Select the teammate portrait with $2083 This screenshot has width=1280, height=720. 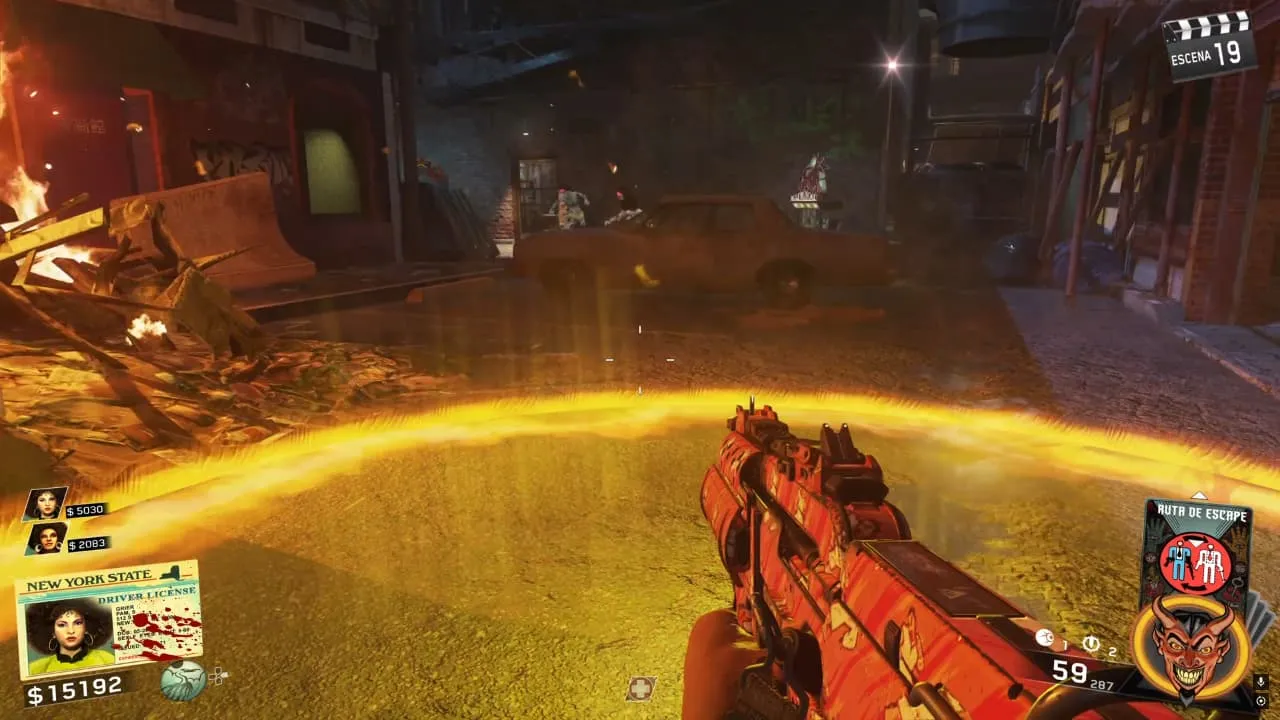46,539
